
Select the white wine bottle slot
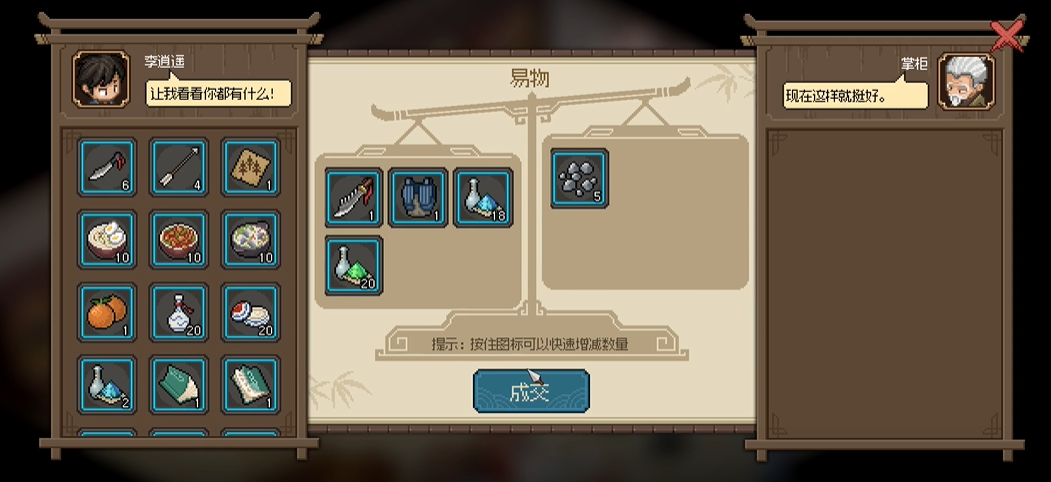179,313
